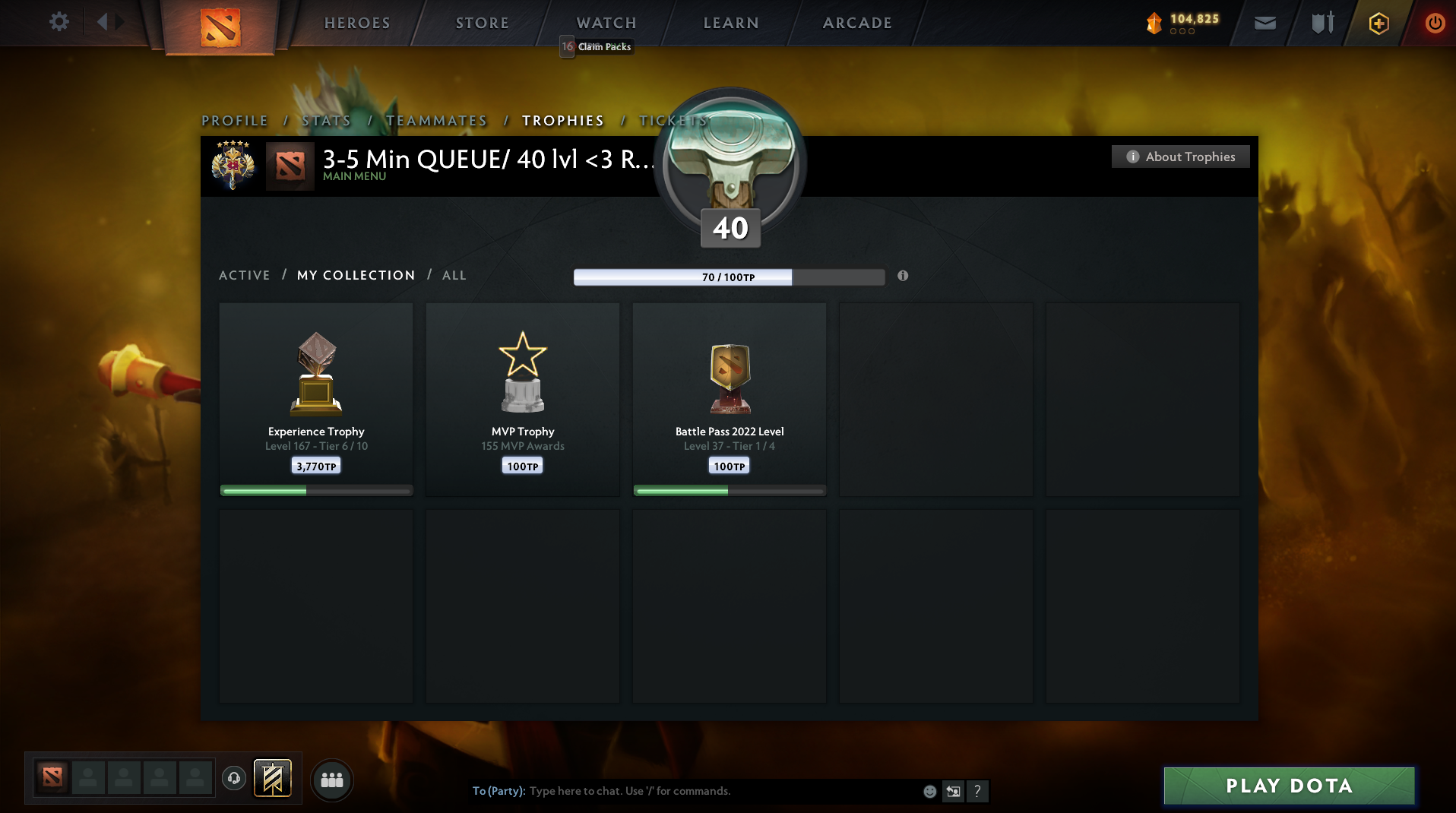Switch to the ALL trophies filter
1456x813 pixels.
tap(454, 275)
